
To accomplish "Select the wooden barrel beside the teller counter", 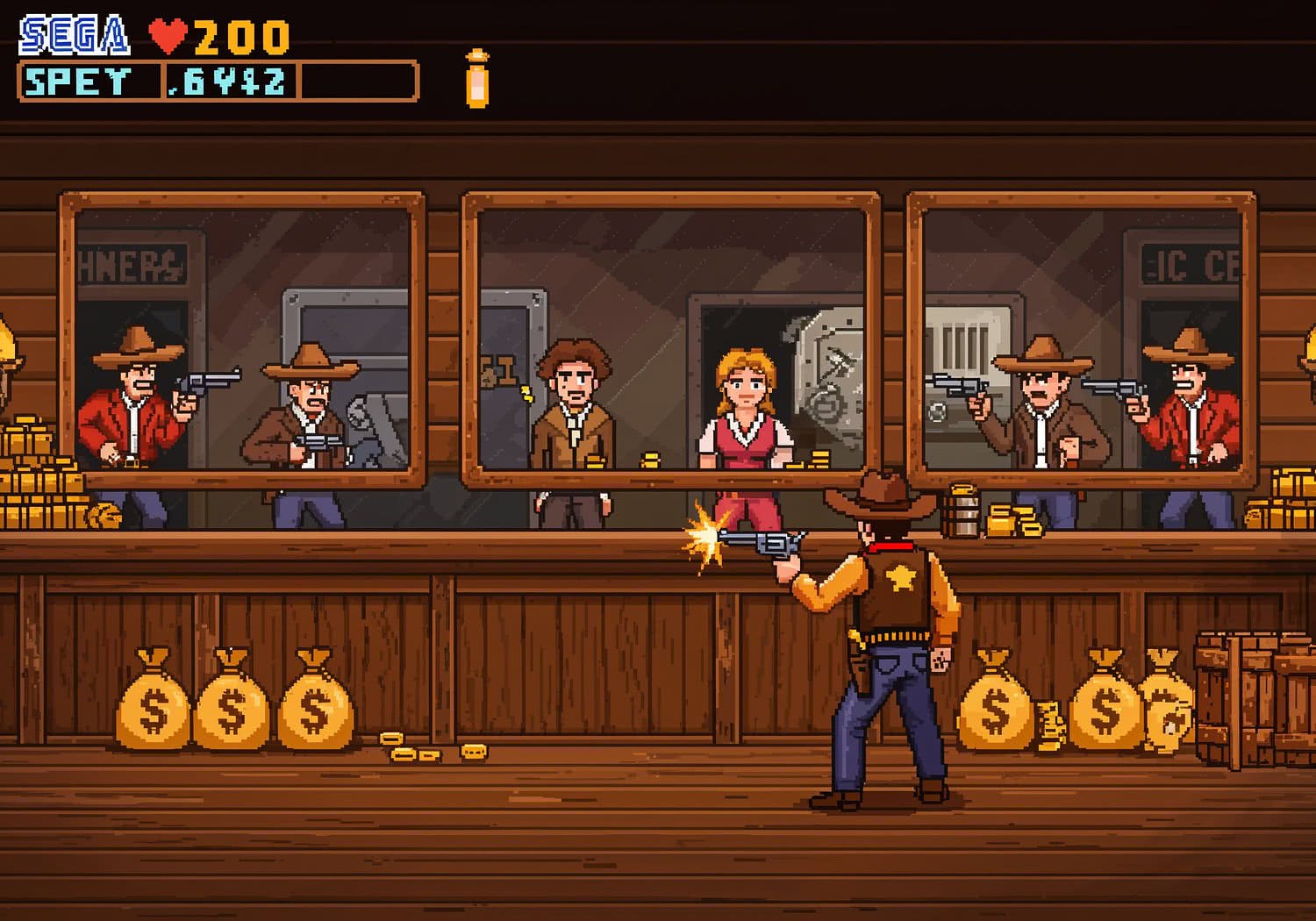I will coord(964,513).
